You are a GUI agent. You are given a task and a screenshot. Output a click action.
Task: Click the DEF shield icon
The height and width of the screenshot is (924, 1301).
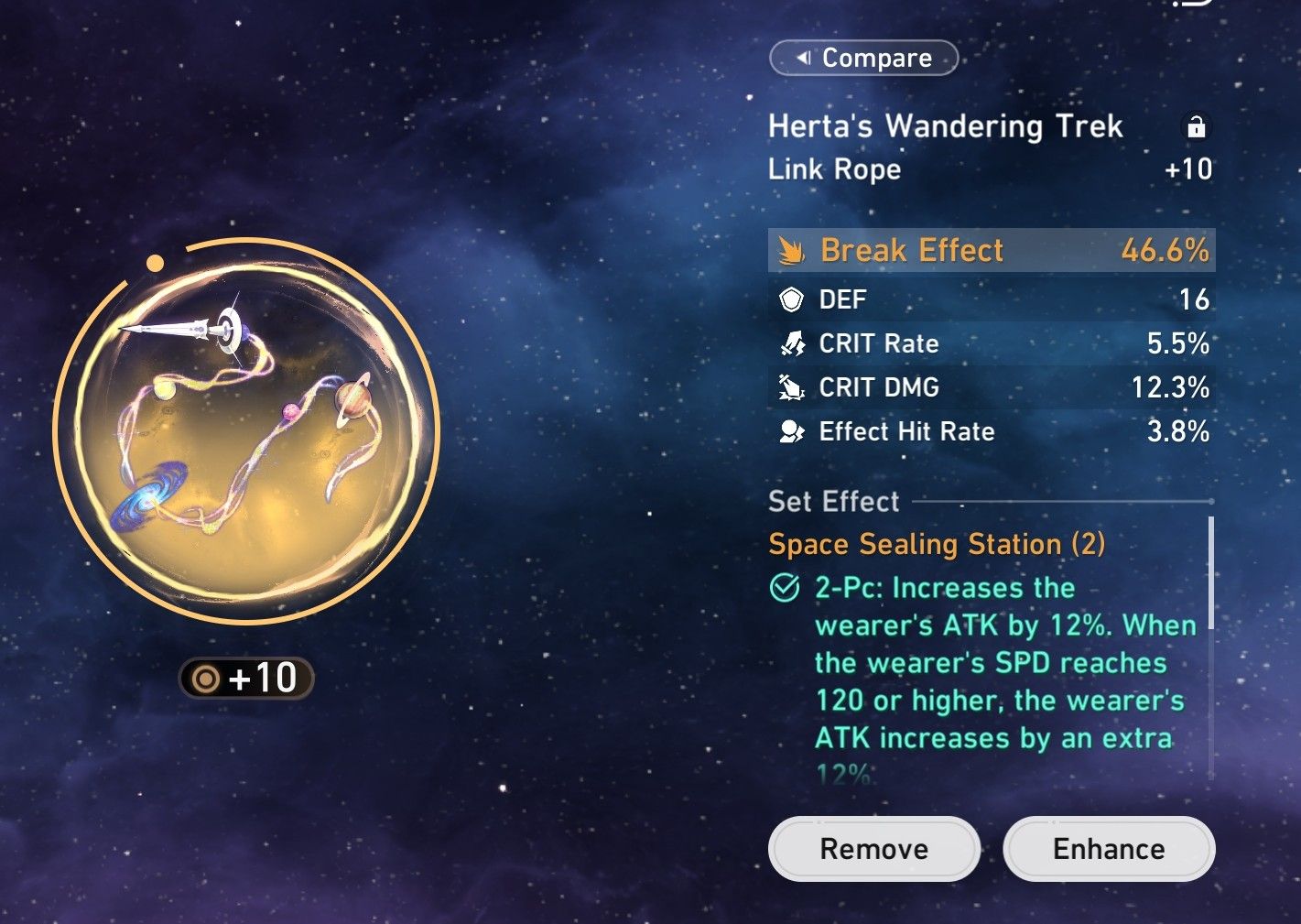[791, 299]
